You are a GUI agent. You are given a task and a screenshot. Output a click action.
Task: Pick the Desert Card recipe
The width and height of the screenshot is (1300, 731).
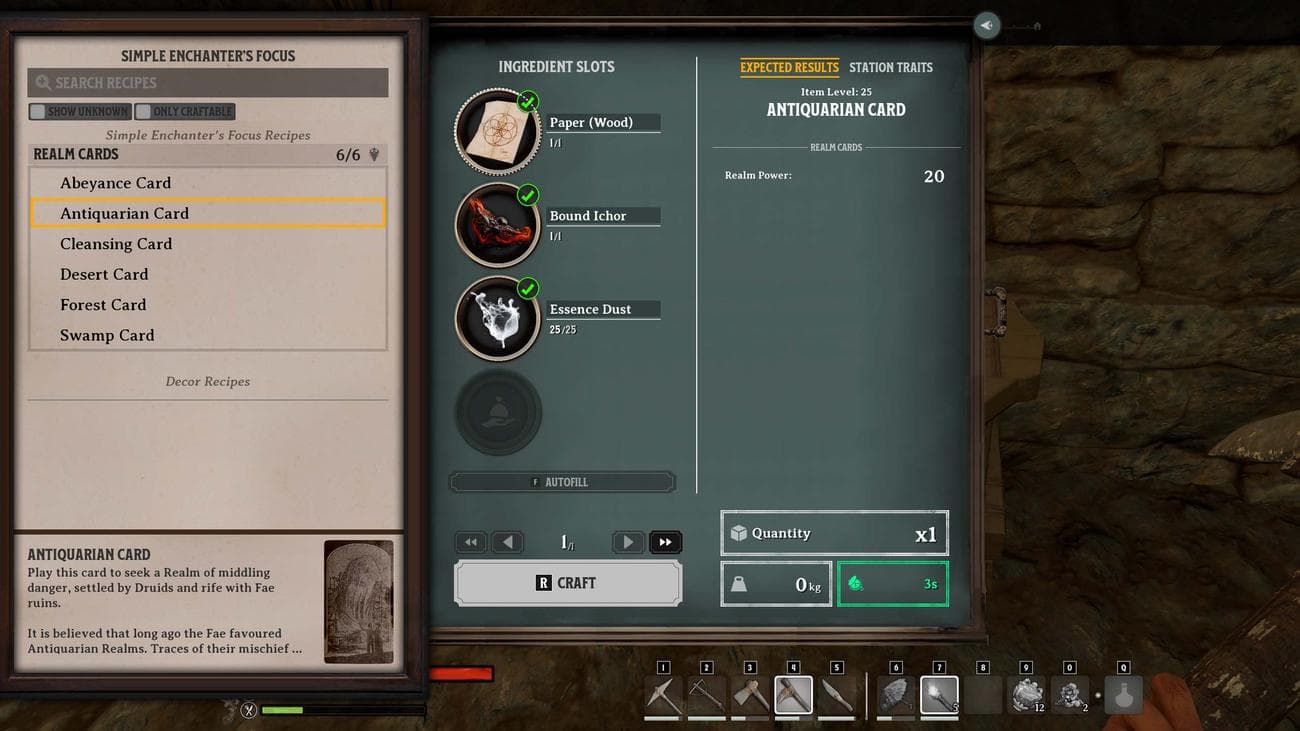point(104,274)
